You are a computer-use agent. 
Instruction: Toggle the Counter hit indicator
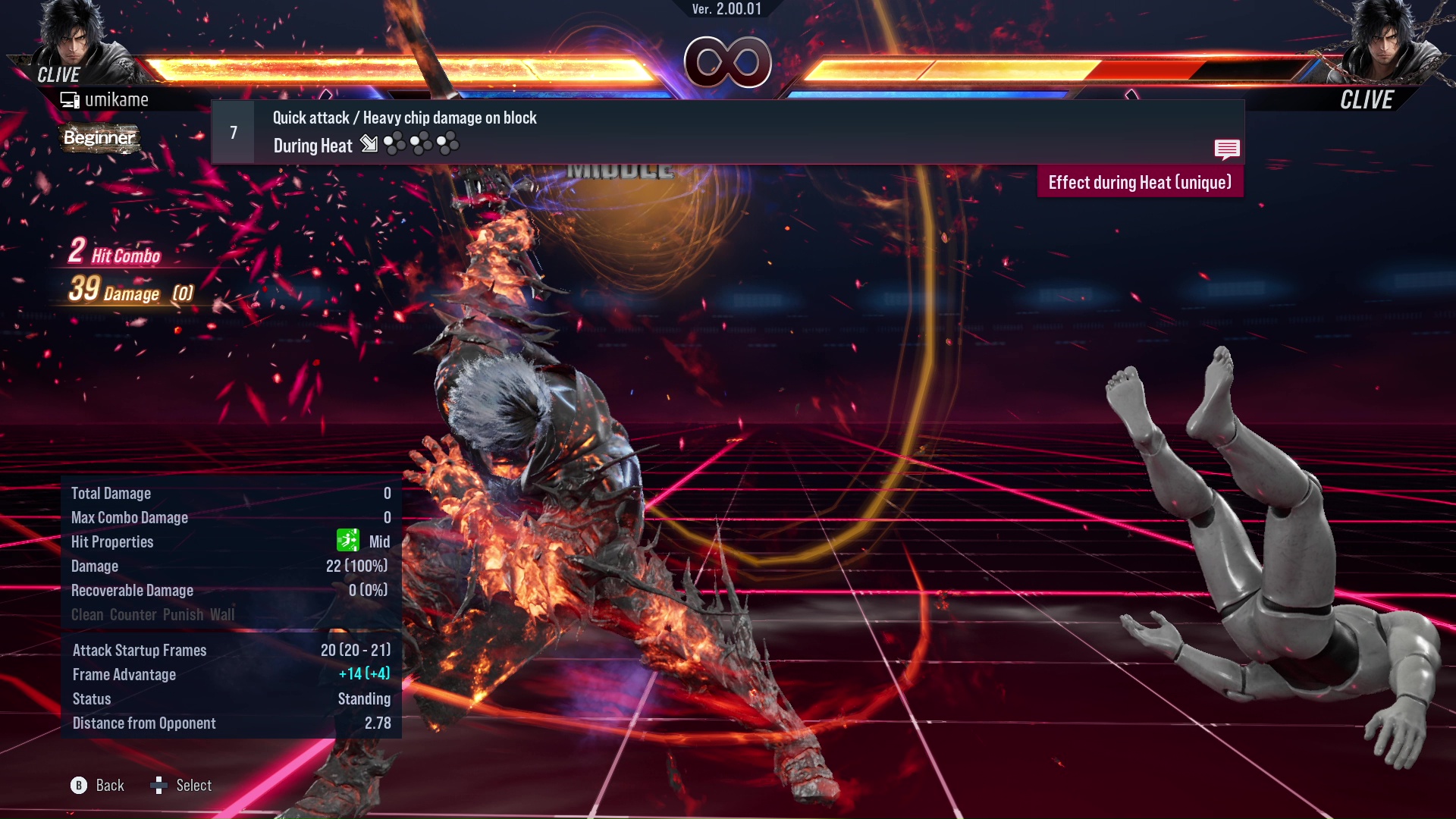pyautogui.click(x=134, y=614)
